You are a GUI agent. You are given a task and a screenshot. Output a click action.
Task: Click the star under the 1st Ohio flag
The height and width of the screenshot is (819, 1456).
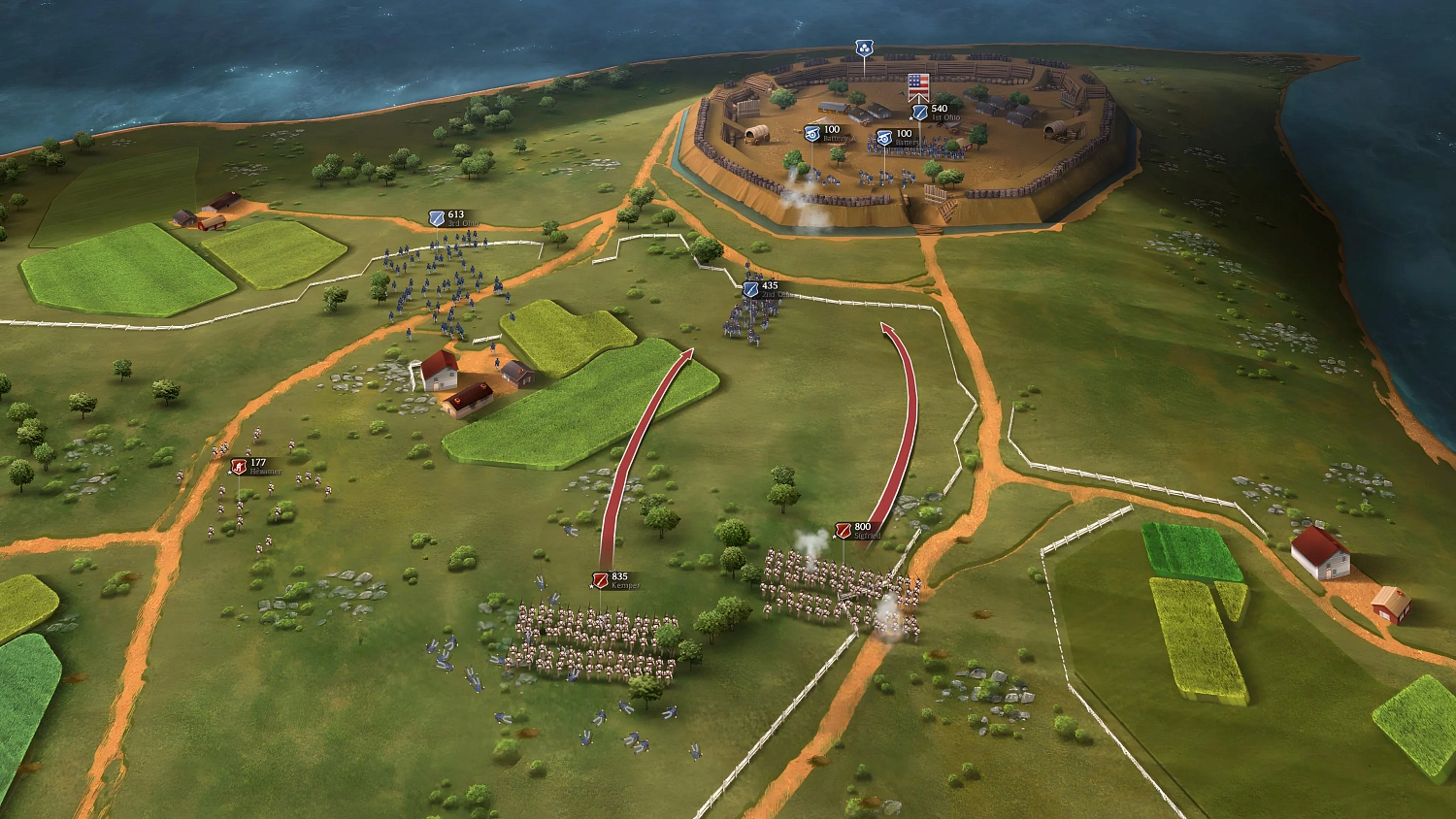point(910,118)
